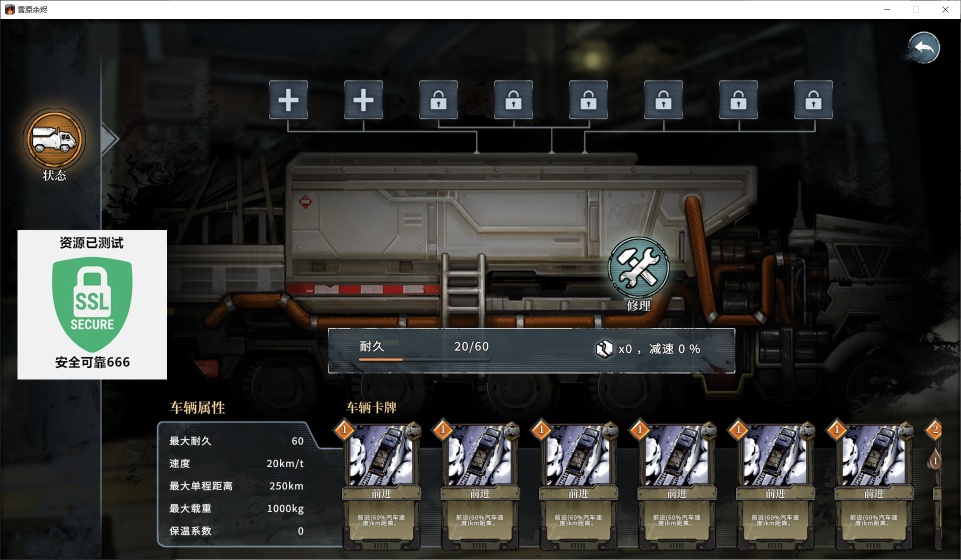This screenshot has height=560, width=961.
Task: Close the game window
Action: (x=943, y=9)
